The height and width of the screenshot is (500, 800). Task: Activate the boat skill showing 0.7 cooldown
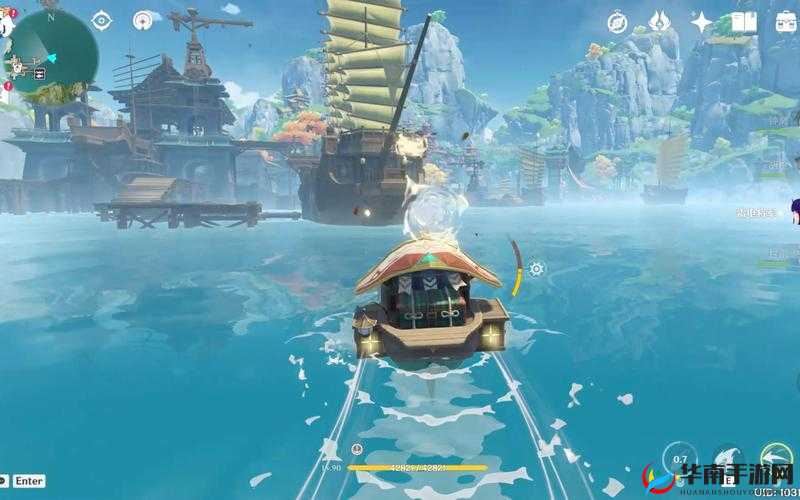coord(680,458)
